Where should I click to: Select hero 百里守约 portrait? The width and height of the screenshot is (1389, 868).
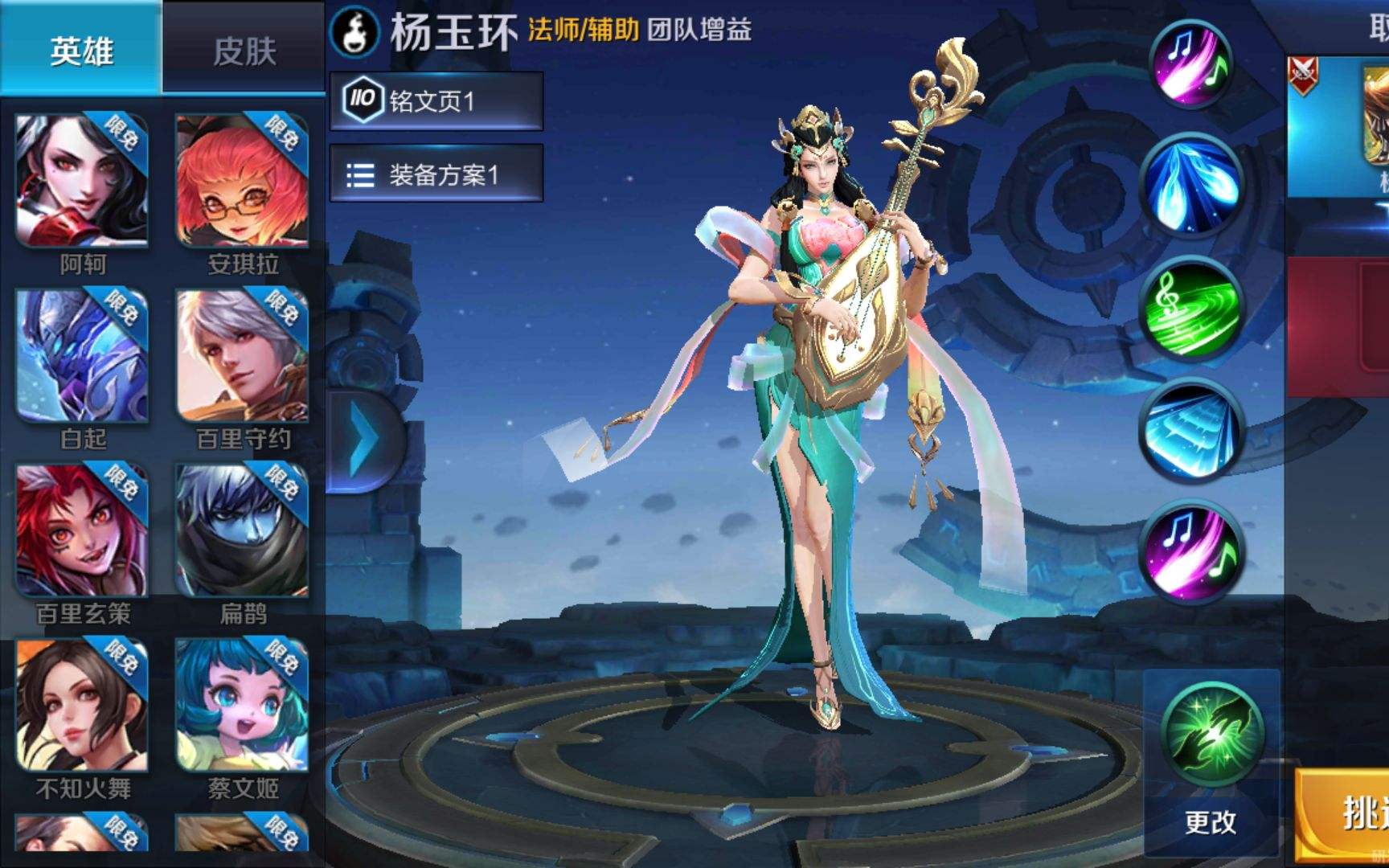(x=242, y=356)
